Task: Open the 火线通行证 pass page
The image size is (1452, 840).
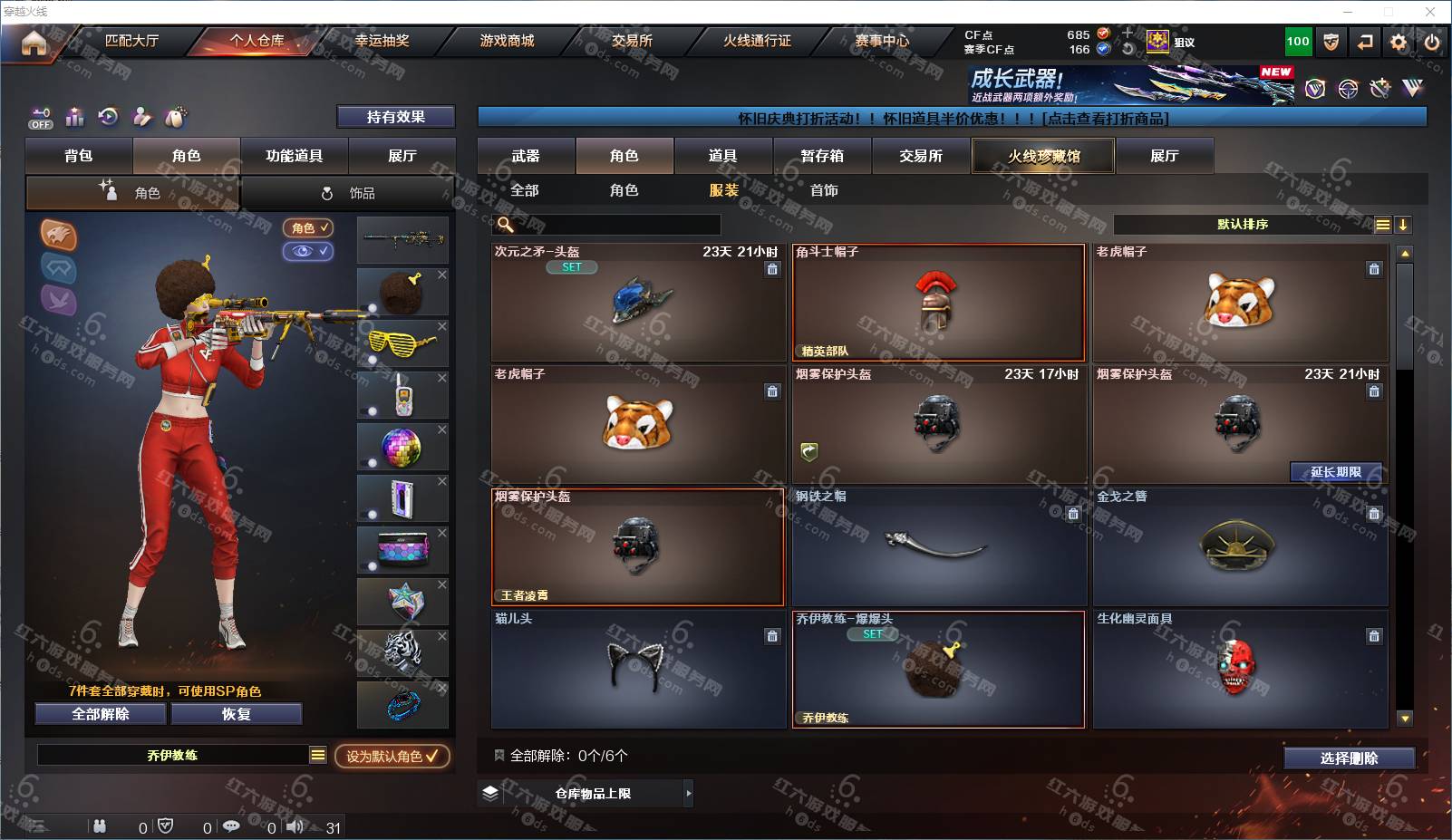Action: (x=757, y=41)
